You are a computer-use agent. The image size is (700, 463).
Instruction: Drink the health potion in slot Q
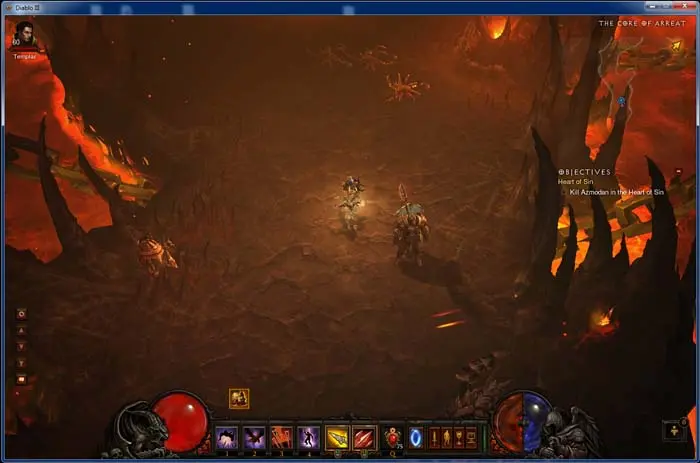click(x=392, y=437)
